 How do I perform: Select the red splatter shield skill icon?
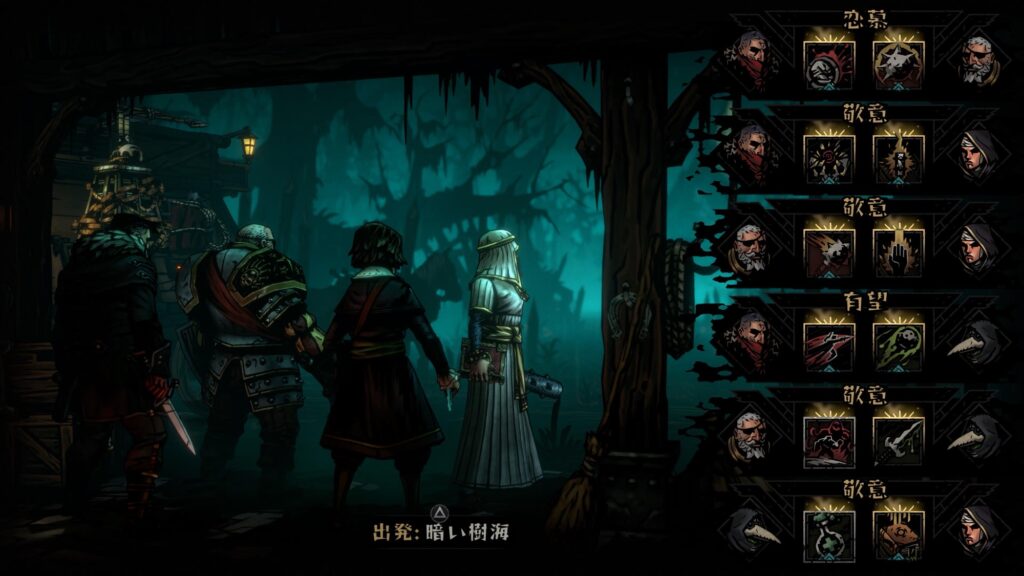point(828,63)
